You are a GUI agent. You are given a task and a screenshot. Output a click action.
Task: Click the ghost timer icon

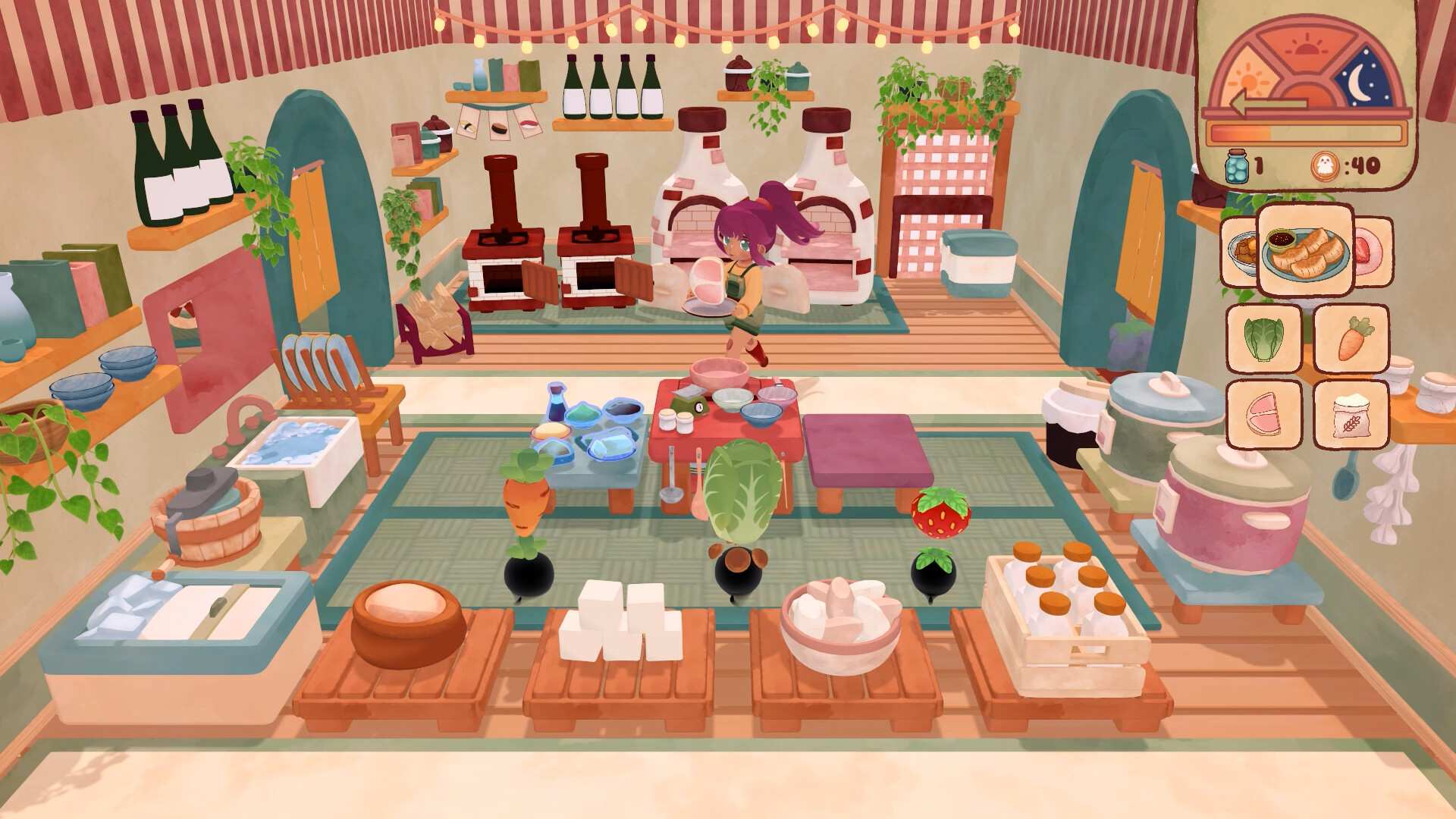point(1326,165)
